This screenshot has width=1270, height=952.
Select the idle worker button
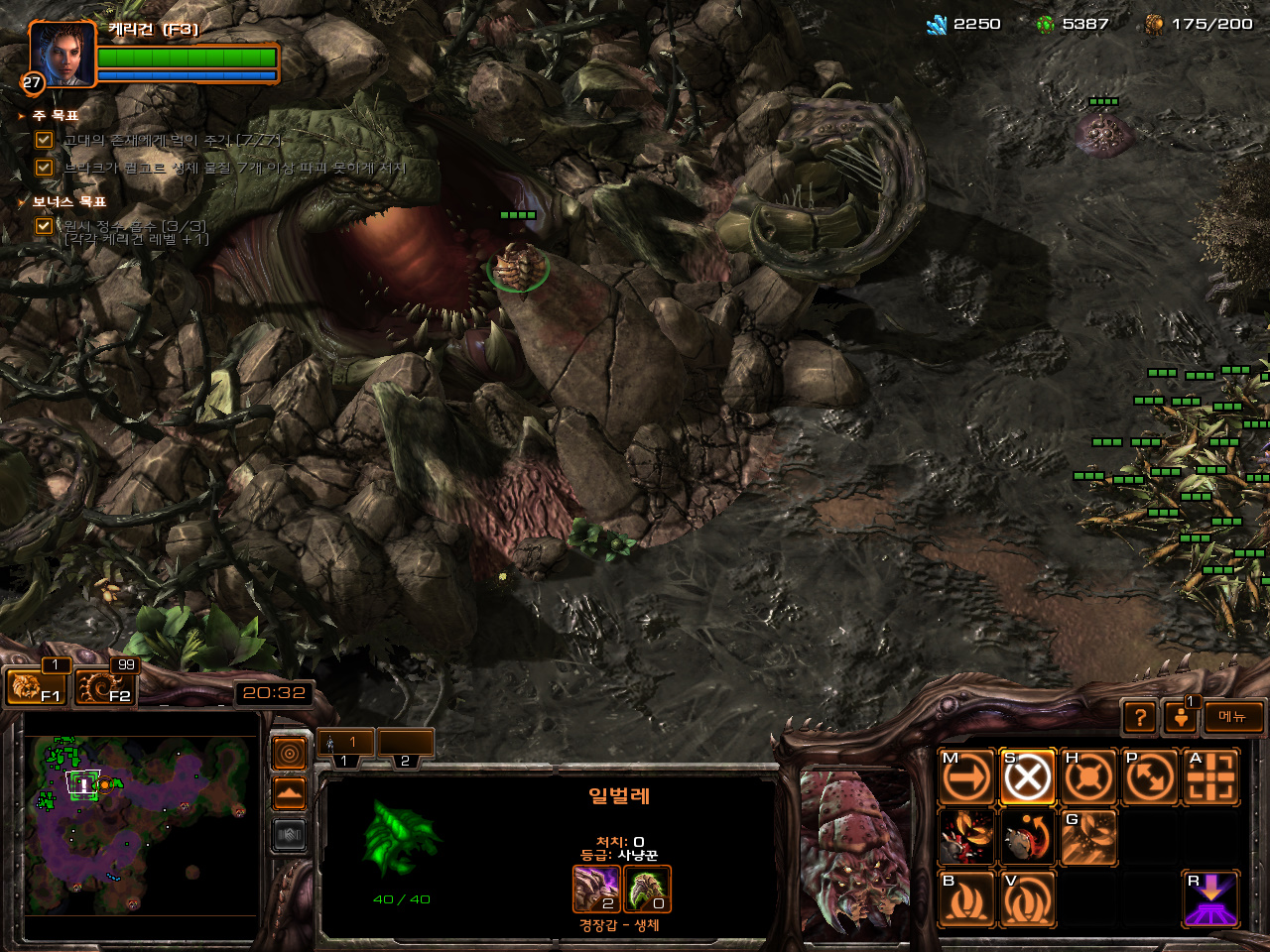click(x=1181, y=717)
